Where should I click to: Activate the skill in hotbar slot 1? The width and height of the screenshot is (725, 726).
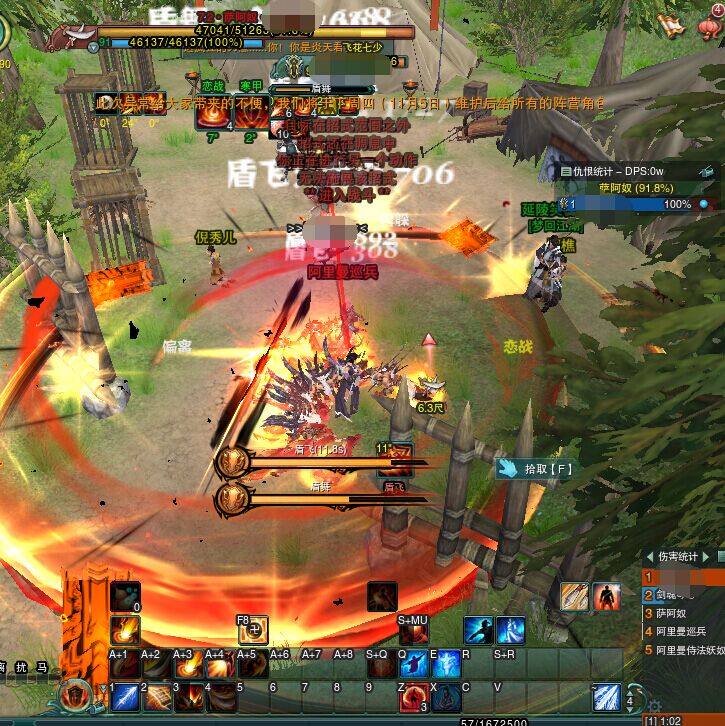tap(125, 695)
